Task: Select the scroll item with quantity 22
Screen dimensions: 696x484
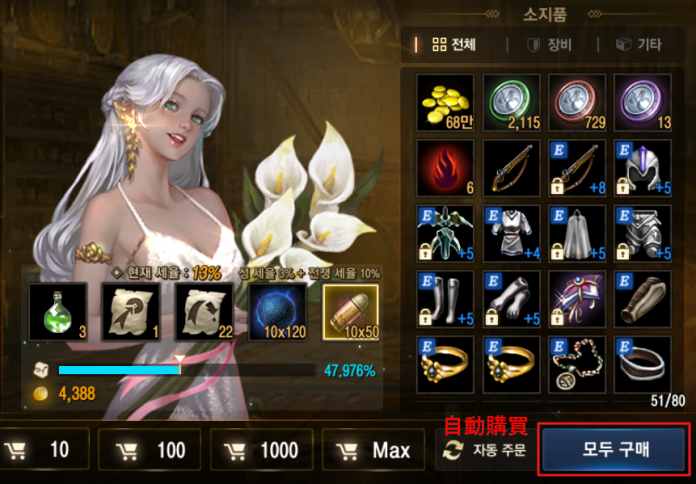Action: point(204,311)
